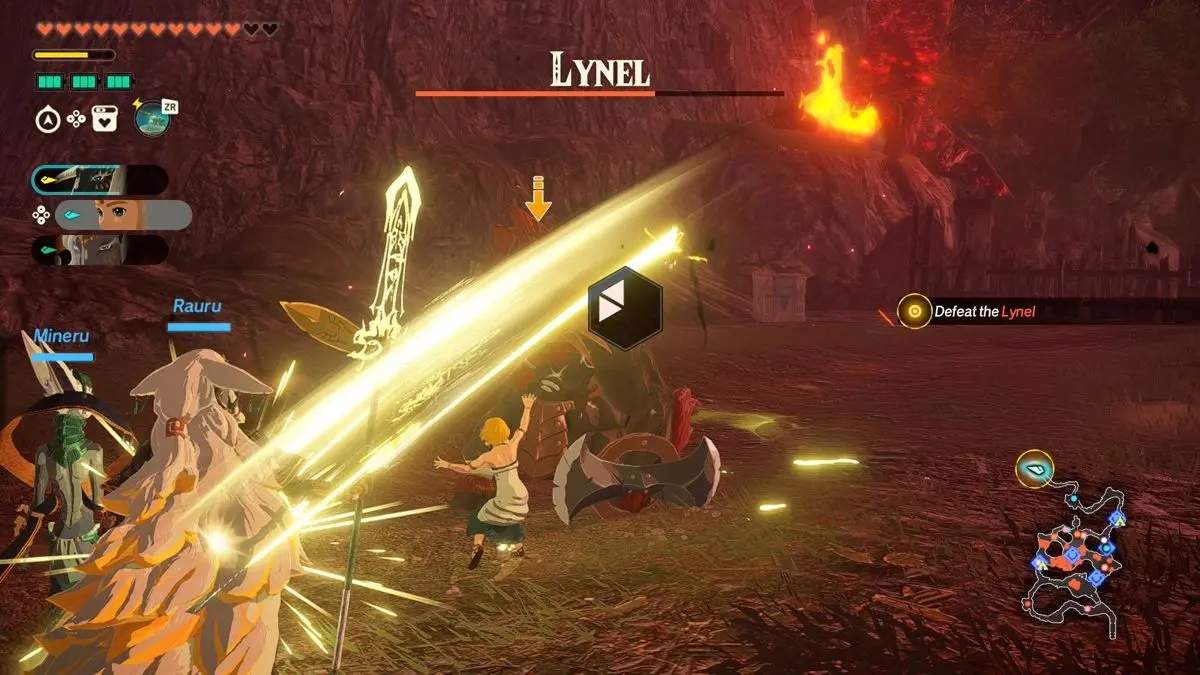Click the gold-ringed player marker on minimap
The height and width of the screenshot is (675, 1200).
(x=1034, y=468)
